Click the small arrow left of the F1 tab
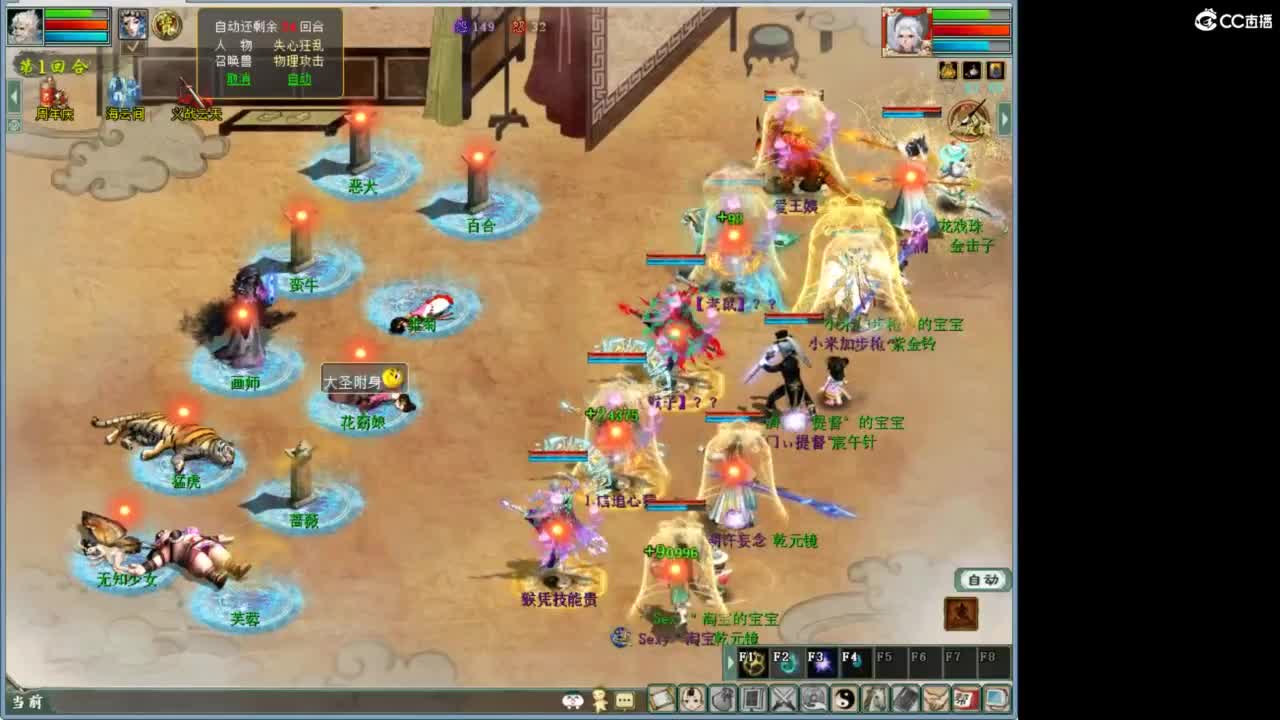 [x=732, y=662]
